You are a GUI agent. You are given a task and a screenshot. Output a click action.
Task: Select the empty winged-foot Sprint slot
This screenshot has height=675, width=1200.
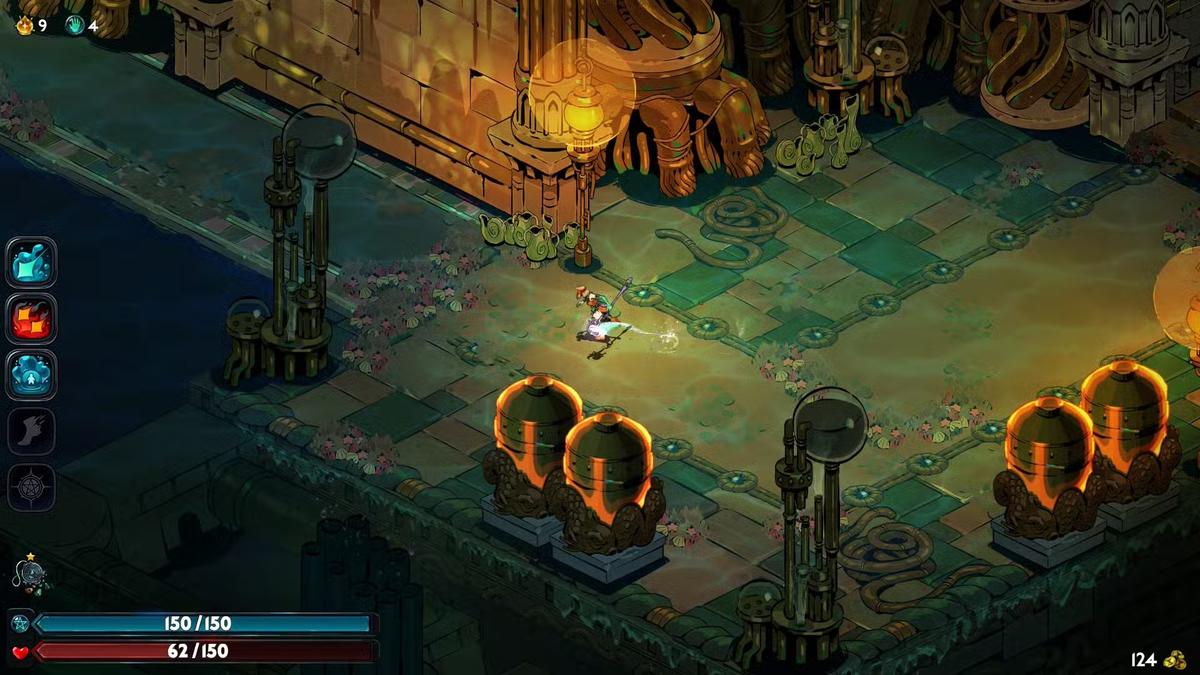31,431
